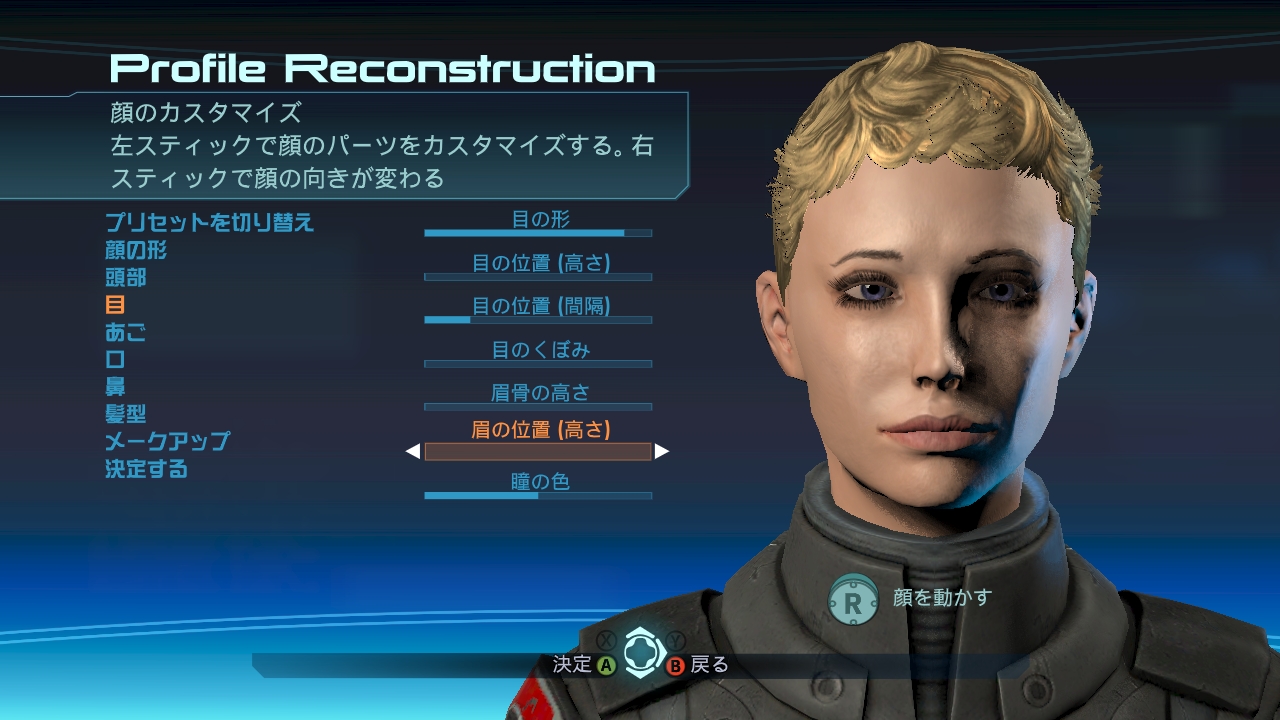The image size is (1280, 720).
Task: Select the 目 category
Action: point(115,305)
